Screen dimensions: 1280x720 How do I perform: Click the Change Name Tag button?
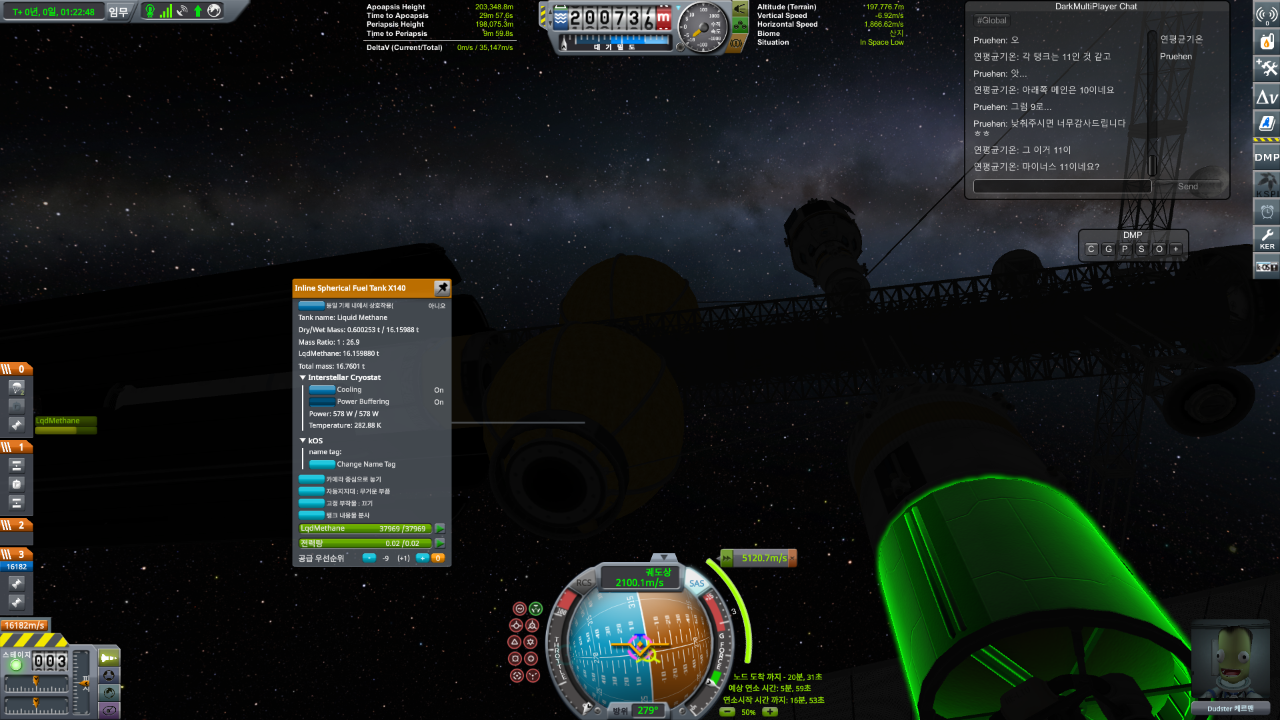click(322, 464)
